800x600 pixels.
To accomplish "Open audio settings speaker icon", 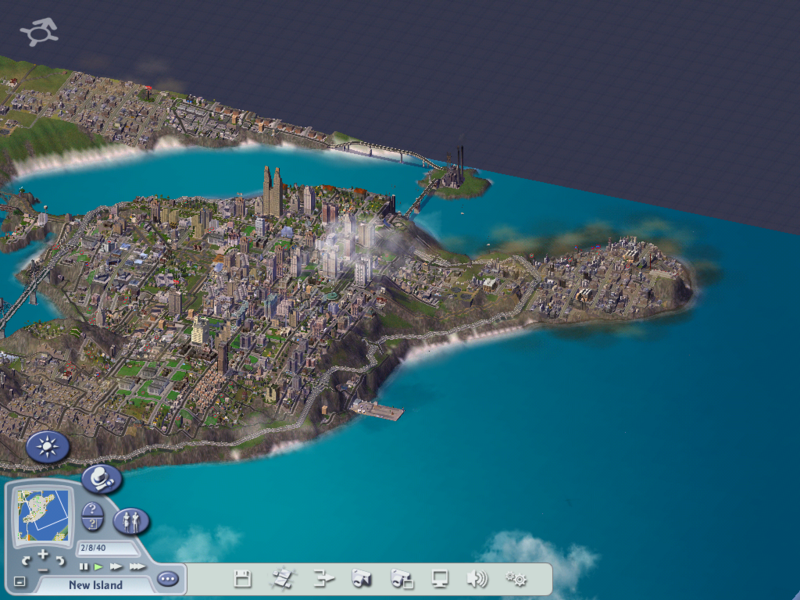I will (478, 578).
